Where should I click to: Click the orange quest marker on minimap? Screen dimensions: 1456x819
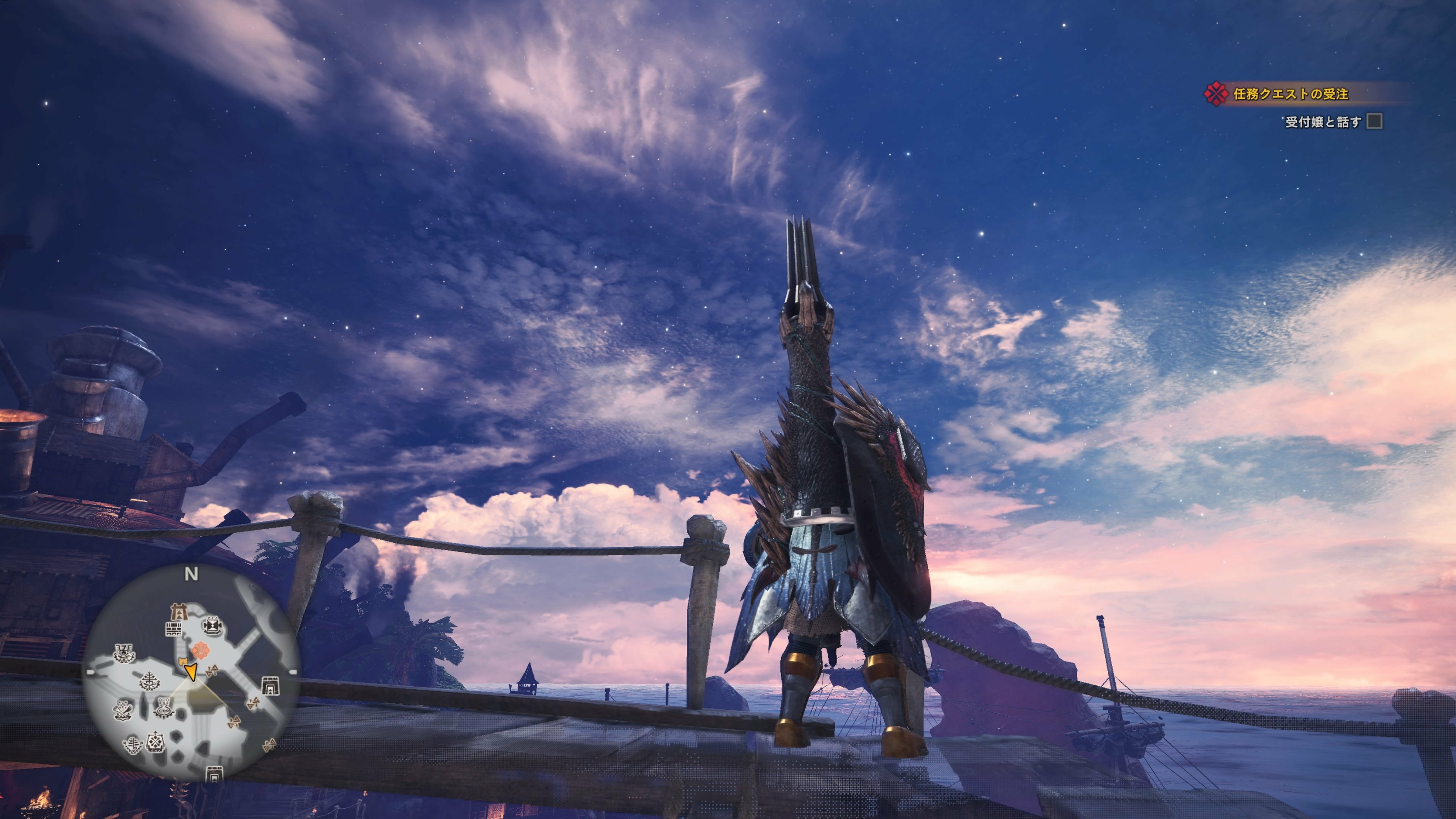click(x=200, y=651)
